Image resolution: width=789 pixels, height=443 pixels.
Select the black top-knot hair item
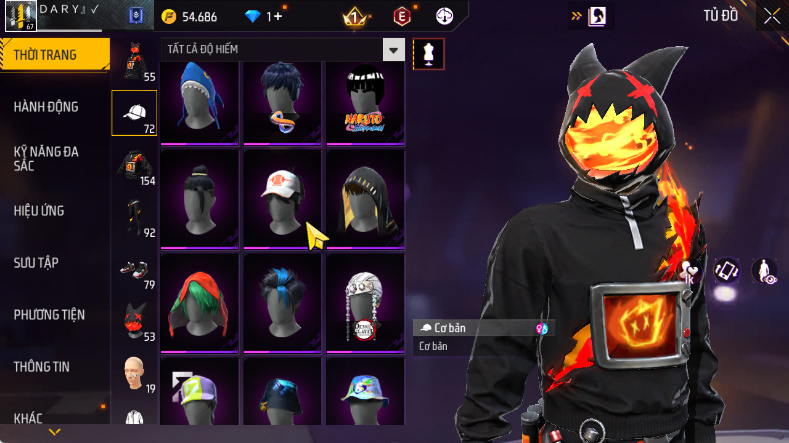click(x=200, y=194)
